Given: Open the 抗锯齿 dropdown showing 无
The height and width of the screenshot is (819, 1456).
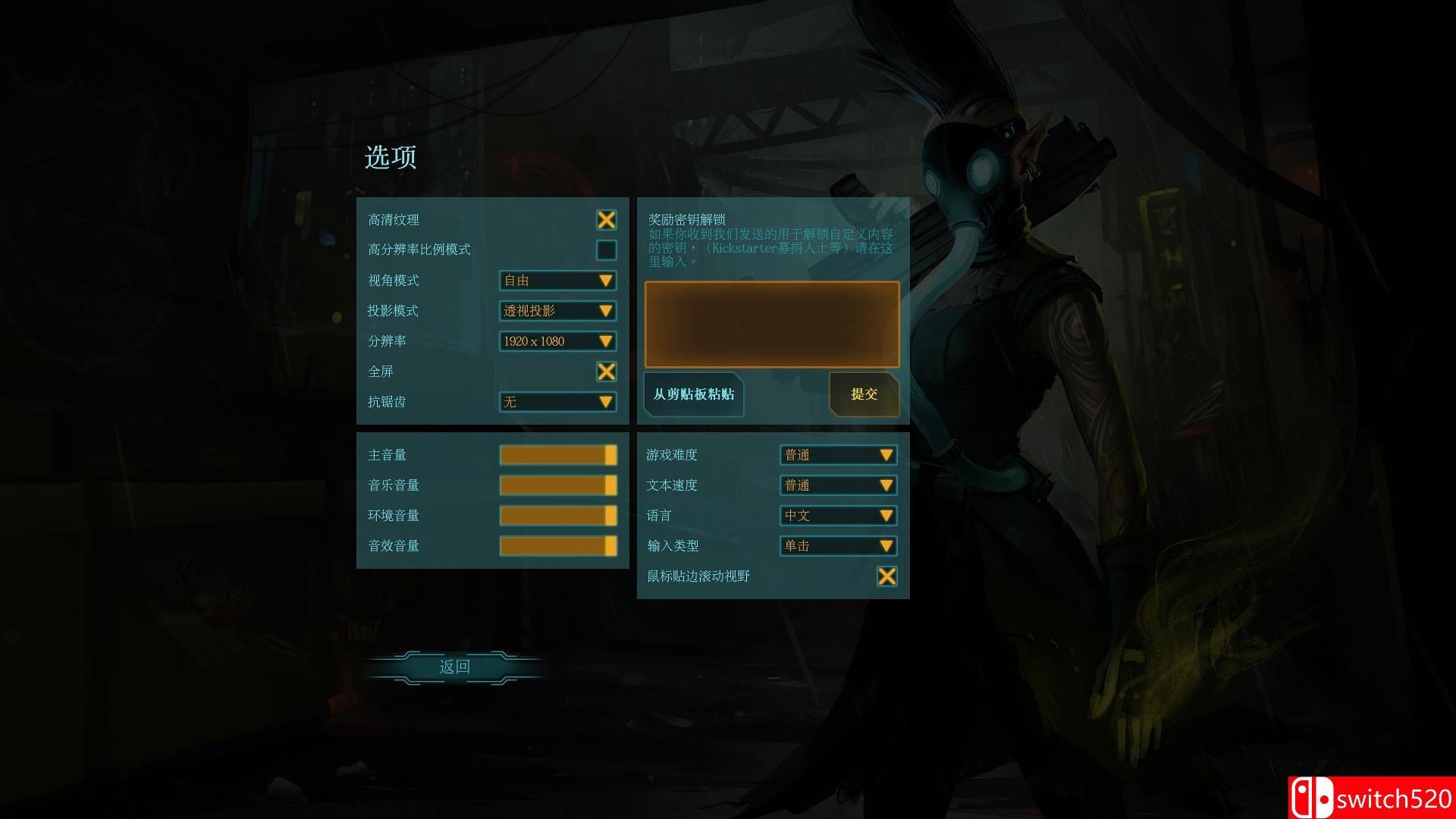Looking at the screenshot, I should (x=557, y=402).
